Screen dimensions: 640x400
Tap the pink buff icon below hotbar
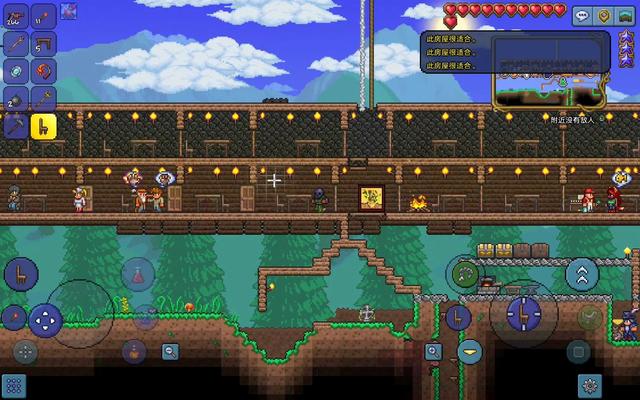point(68,12)
